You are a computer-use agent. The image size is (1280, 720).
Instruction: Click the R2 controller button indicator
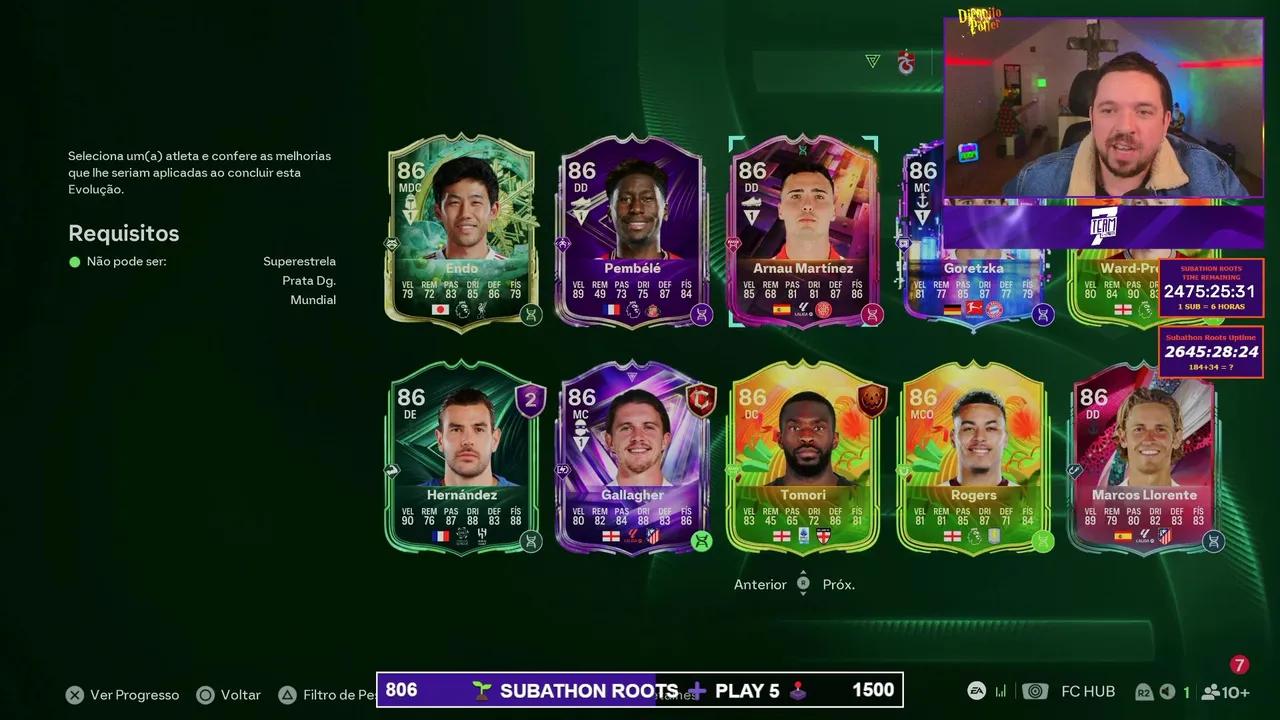tap(1143, 691)
